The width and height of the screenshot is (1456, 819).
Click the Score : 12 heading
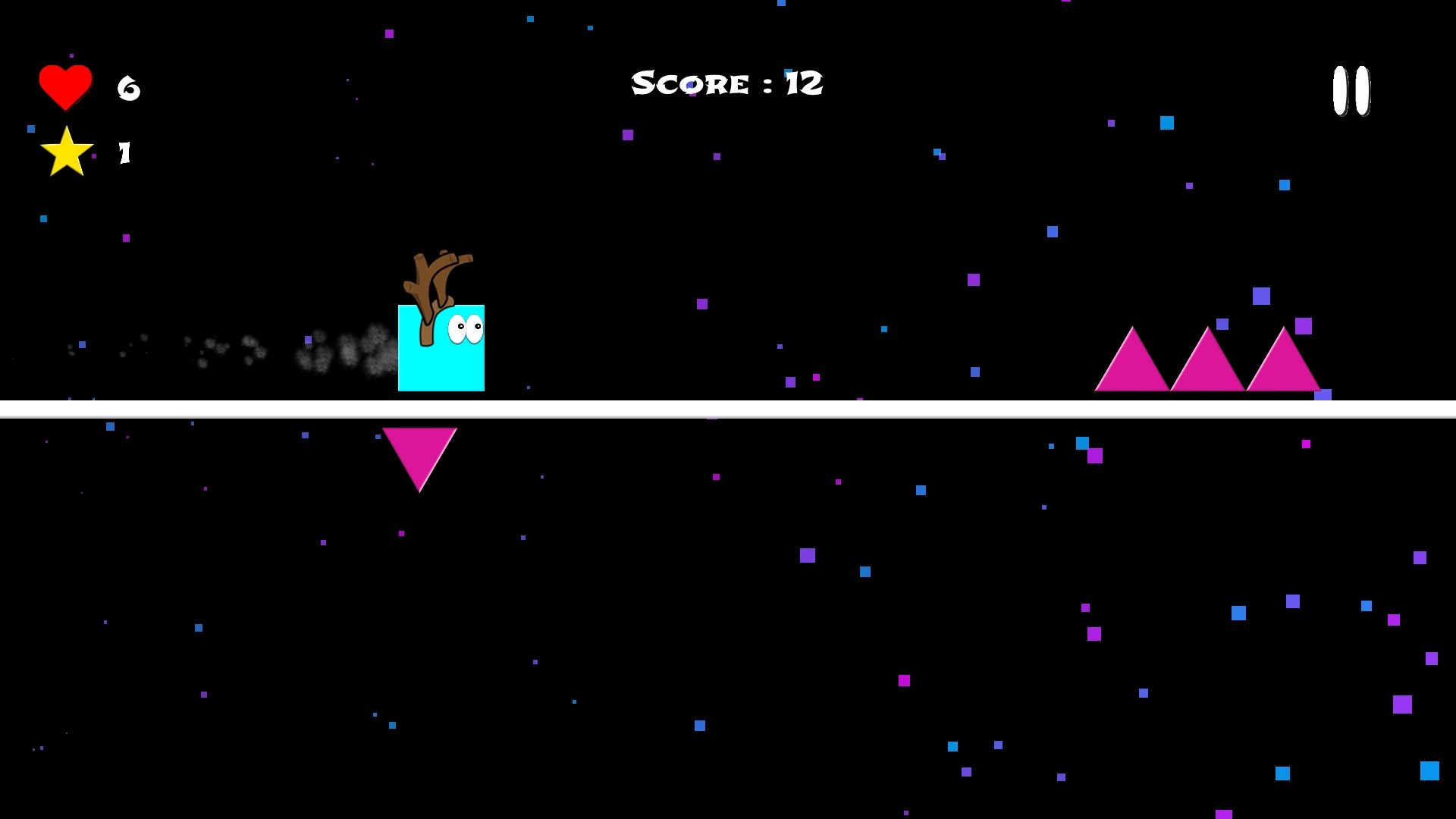(x=726, y=83)
